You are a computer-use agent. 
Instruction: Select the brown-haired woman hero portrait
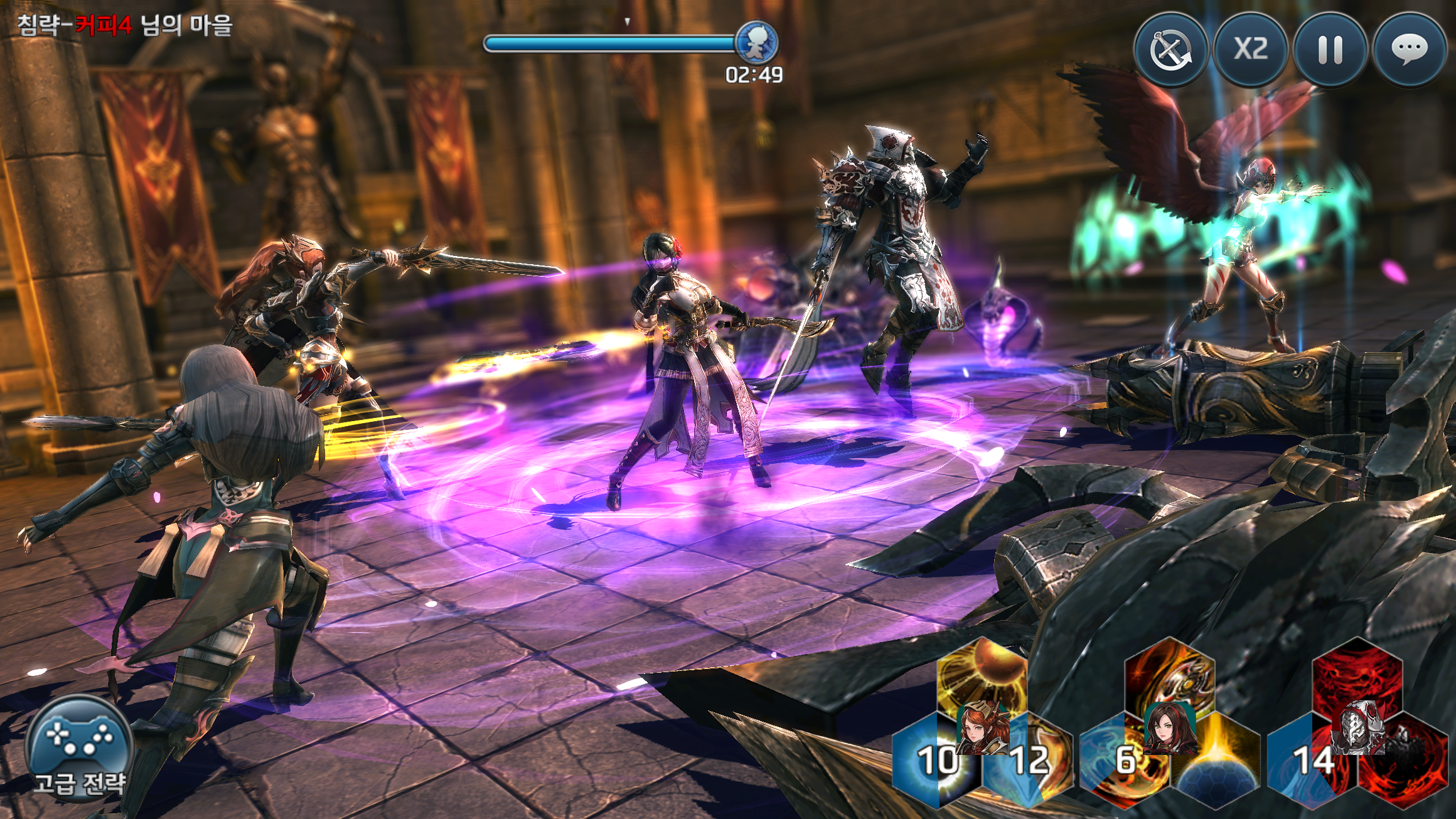point(1169,728)
